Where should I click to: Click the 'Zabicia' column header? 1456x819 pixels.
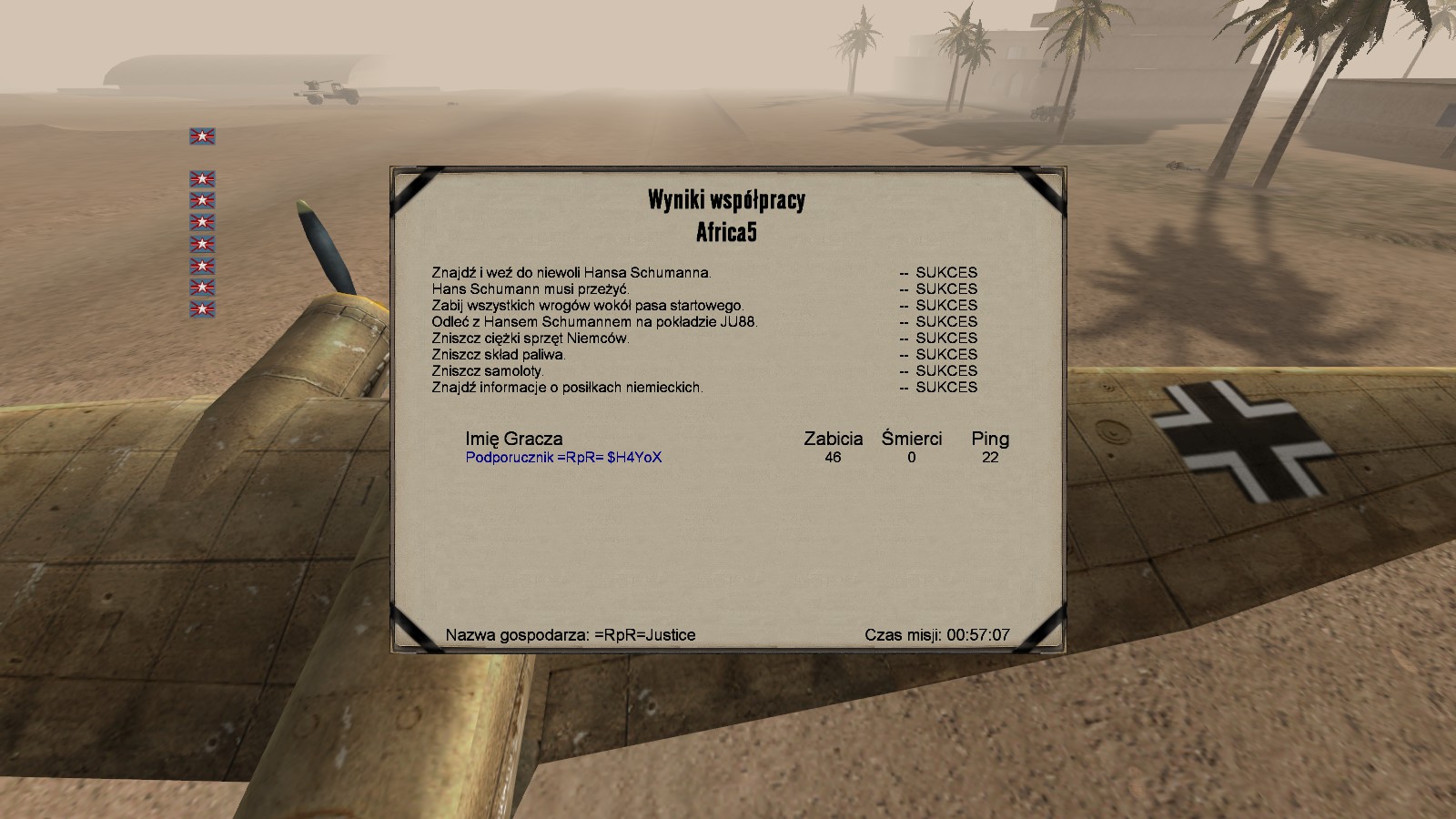point(833,439)
